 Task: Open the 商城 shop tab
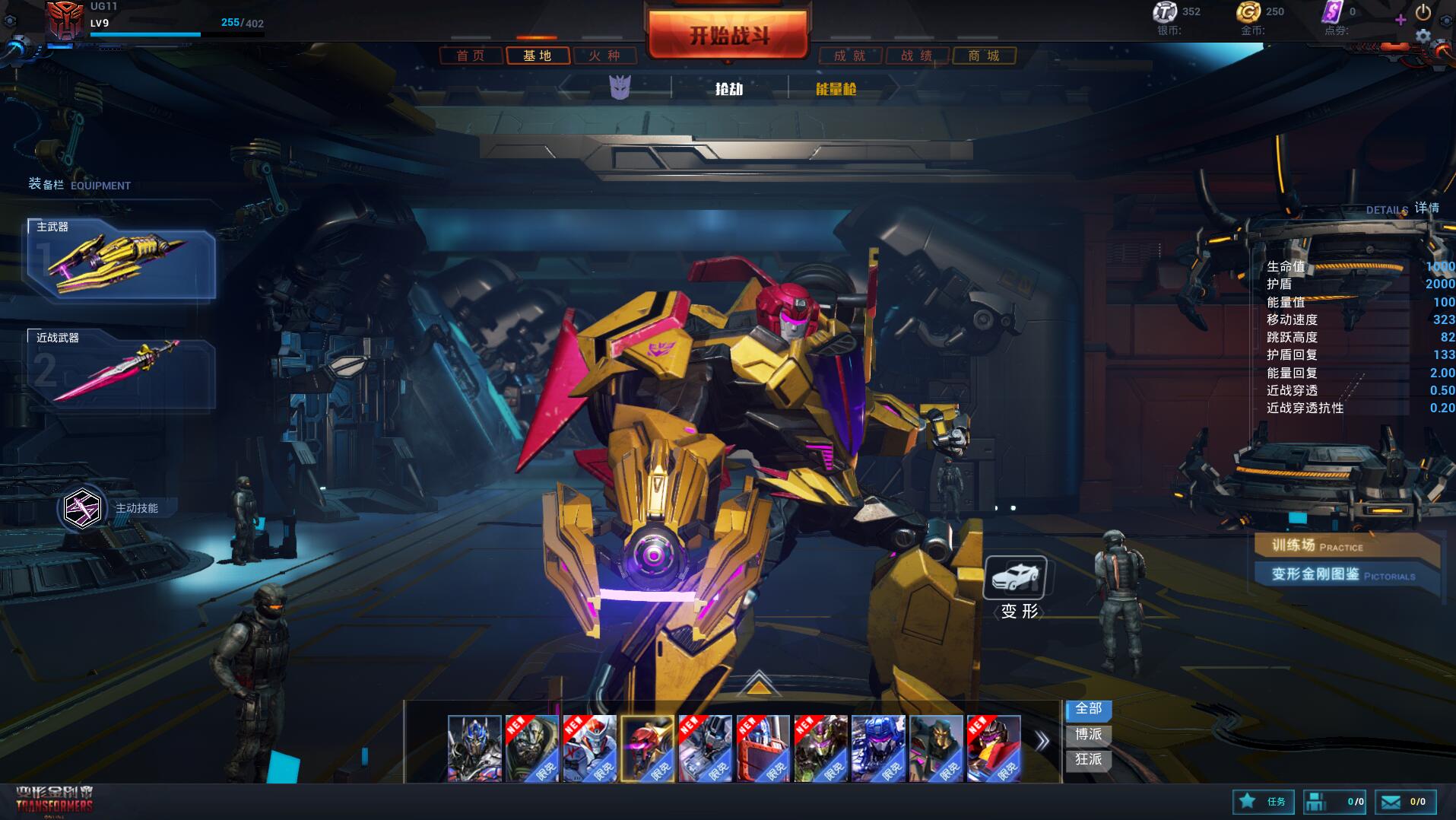[x=984, y=56]
